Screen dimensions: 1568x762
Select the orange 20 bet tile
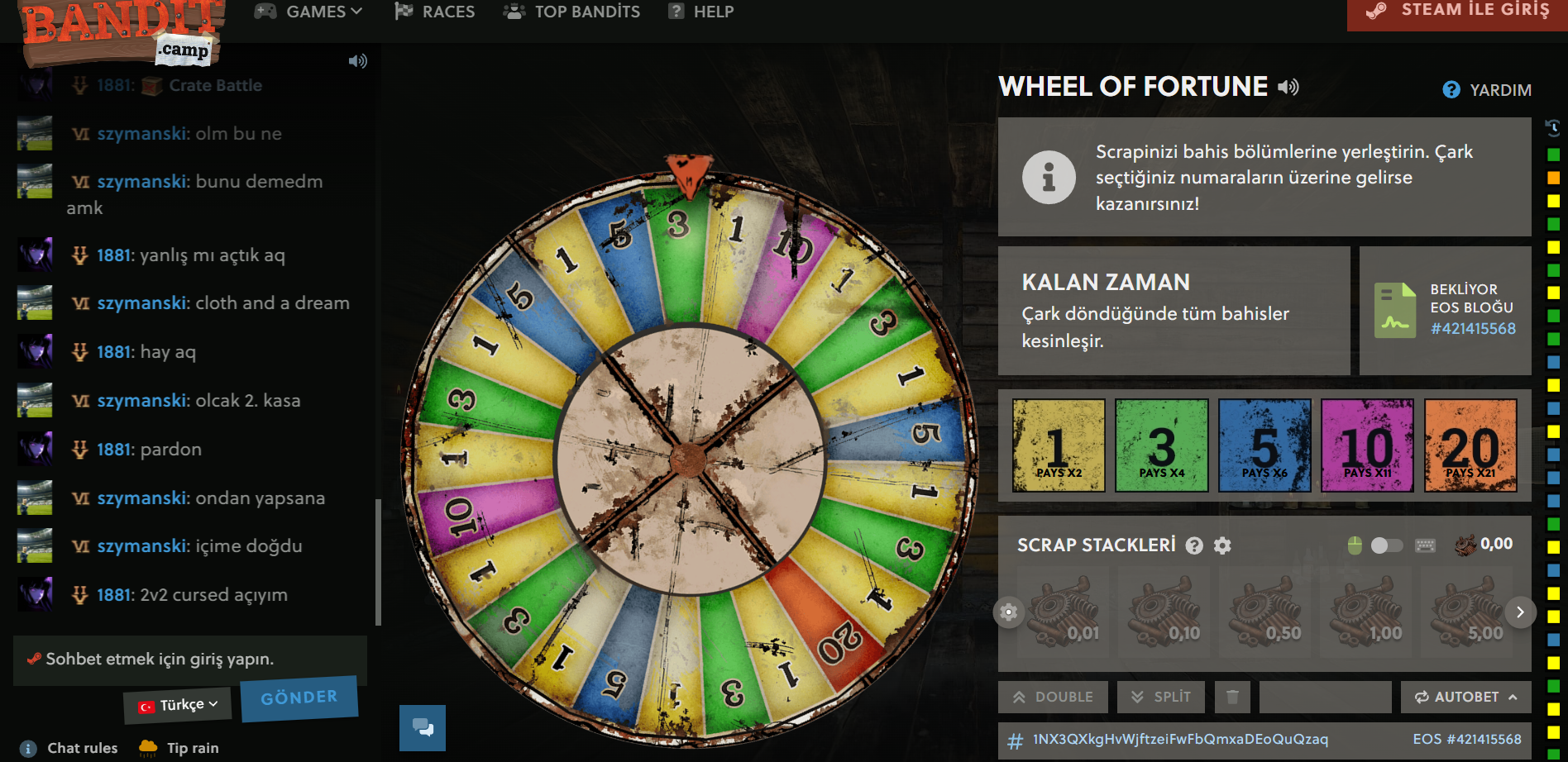click(x=1470, y=445)
